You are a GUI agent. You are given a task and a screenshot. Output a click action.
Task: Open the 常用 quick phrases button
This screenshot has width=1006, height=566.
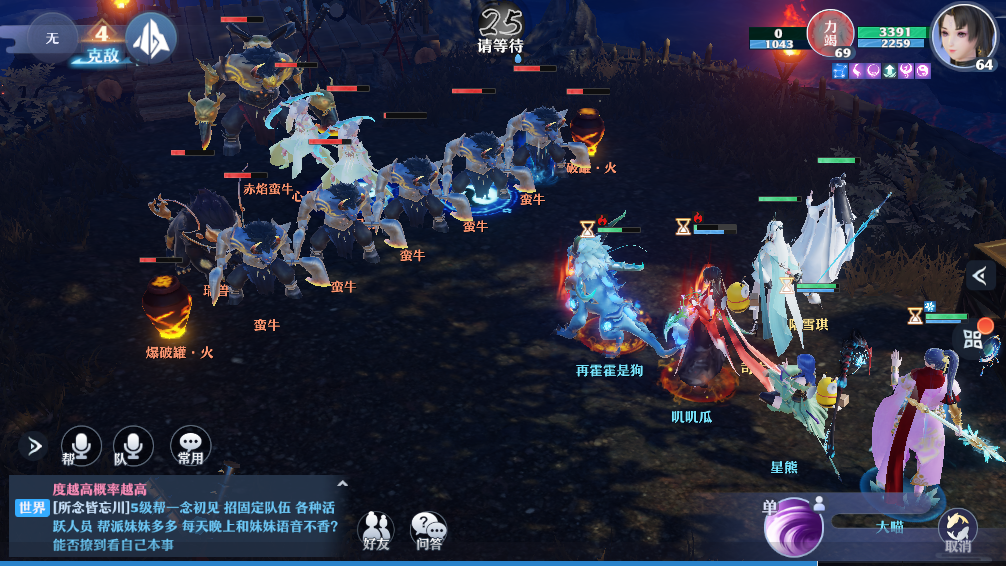click(190, 445)
